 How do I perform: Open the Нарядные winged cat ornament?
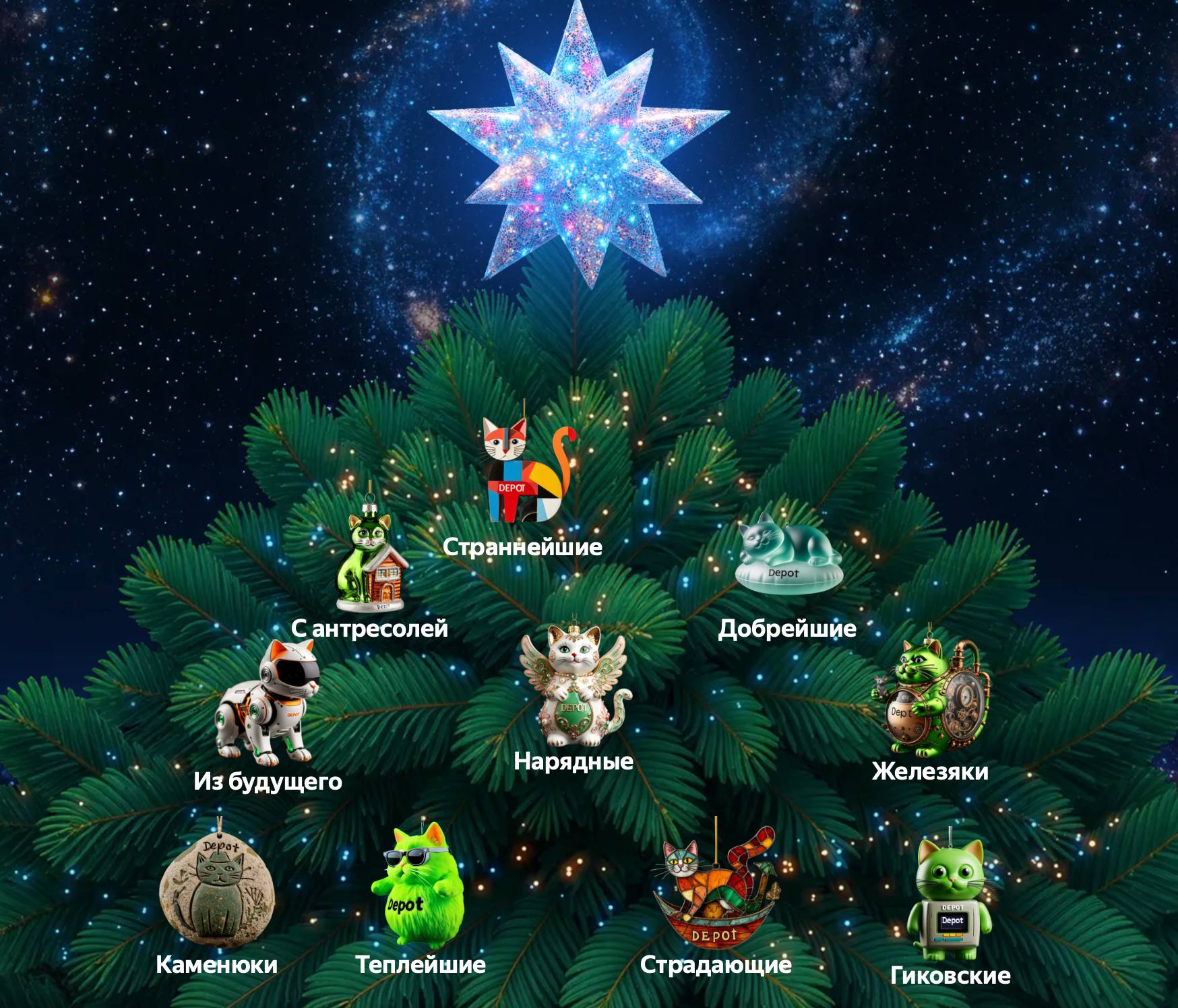click(x=574, y=686)
